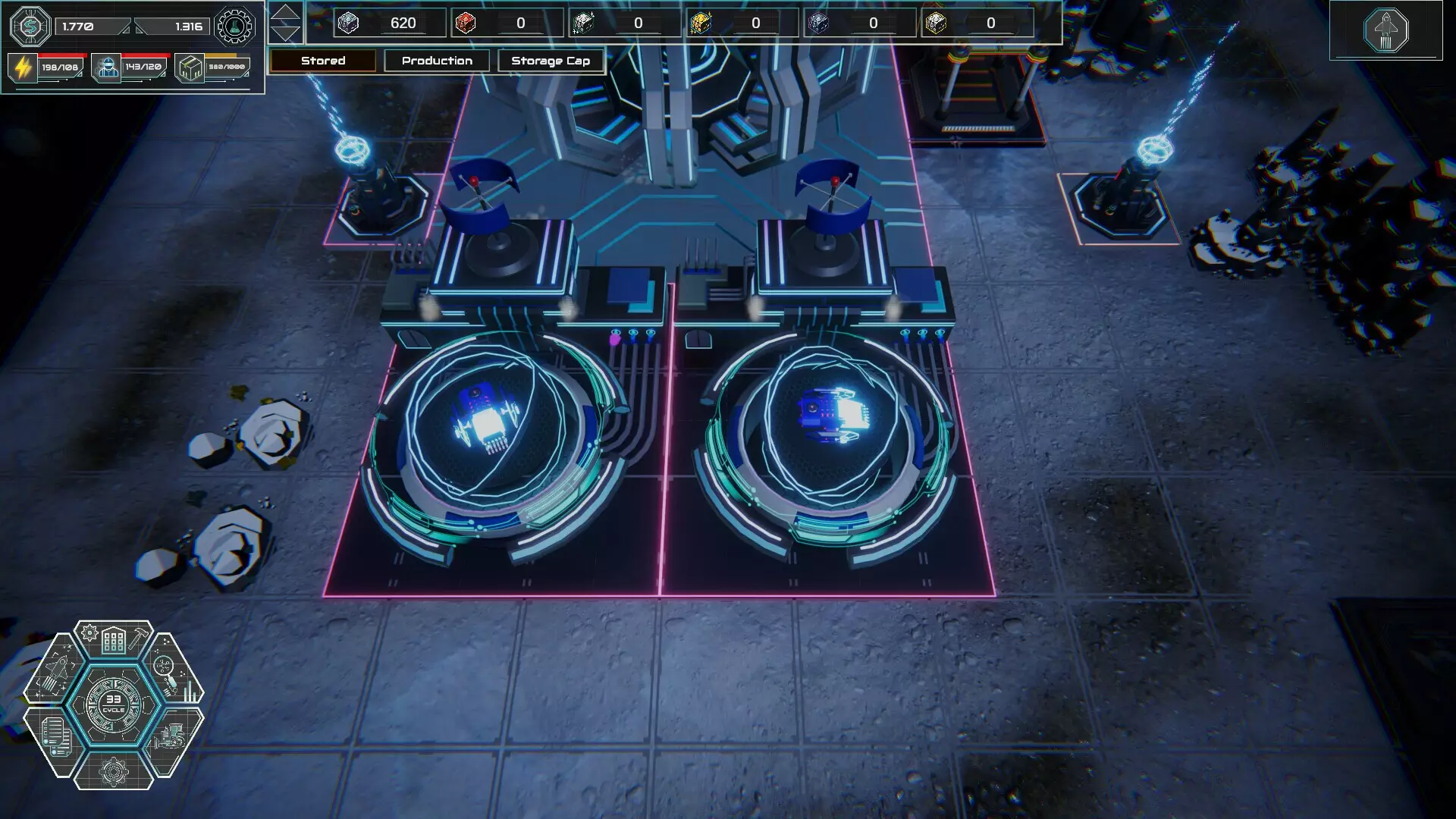Click the resource list up arrow
The width and height of the screenshot is (1456, 819).
coord(285,14)
